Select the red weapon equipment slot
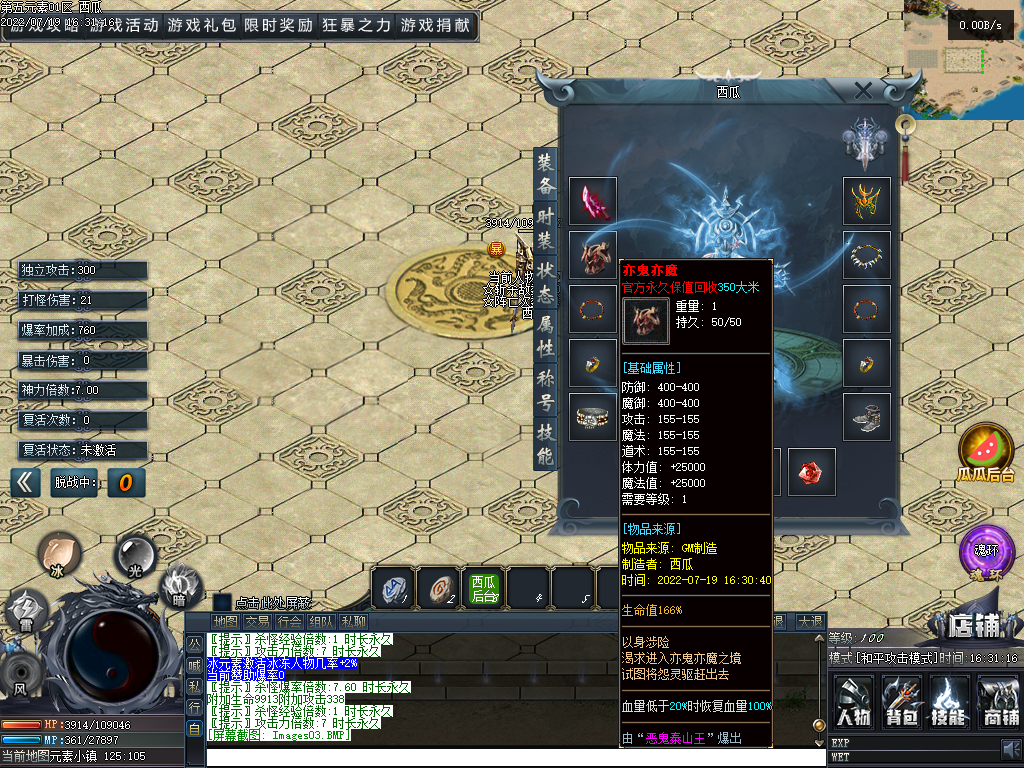1024x768 pixels. (x=593, y=201)
